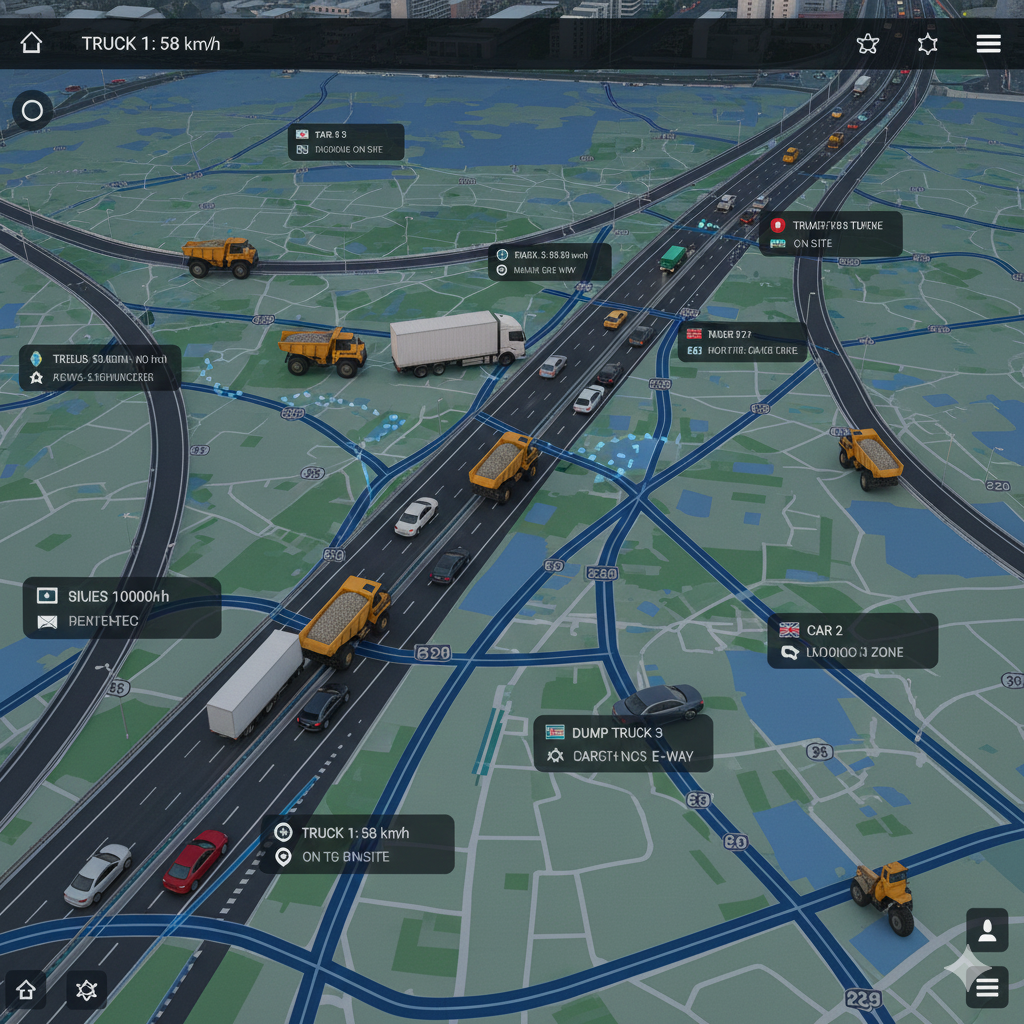The image size is (1024, 1024).
Task: Select the DUMP TRUCK 3 label card
Action: pyautogui.click(x=623, y=744)
